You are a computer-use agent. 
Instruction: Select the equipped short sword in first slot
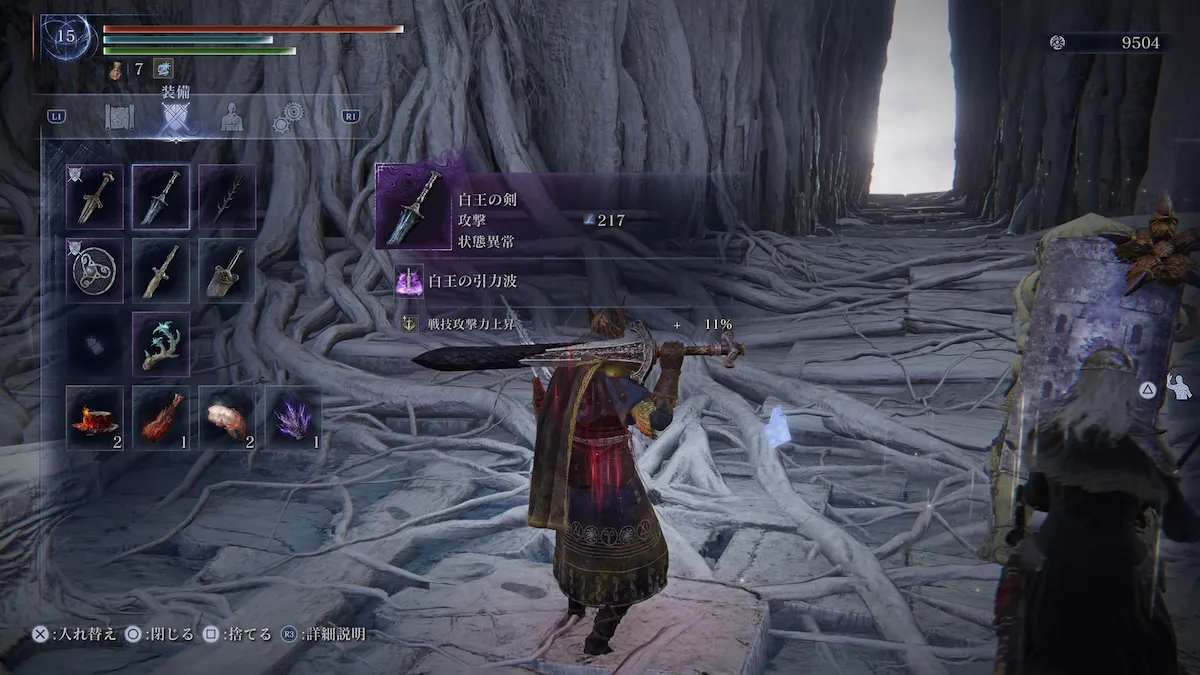tap(95, 196)
